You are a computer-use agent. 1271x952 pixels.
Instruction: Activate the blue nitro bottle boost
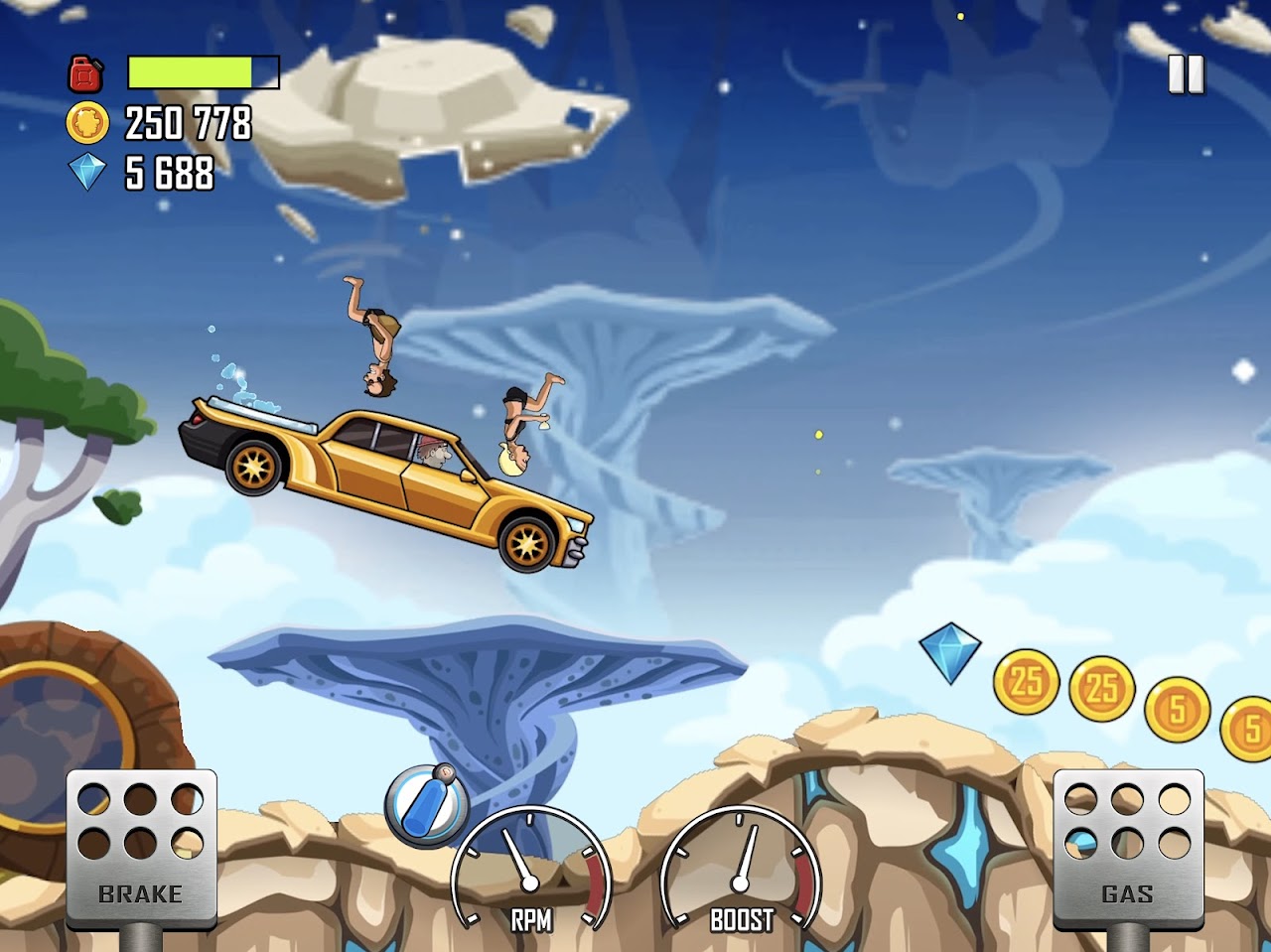tap(427, 804)
